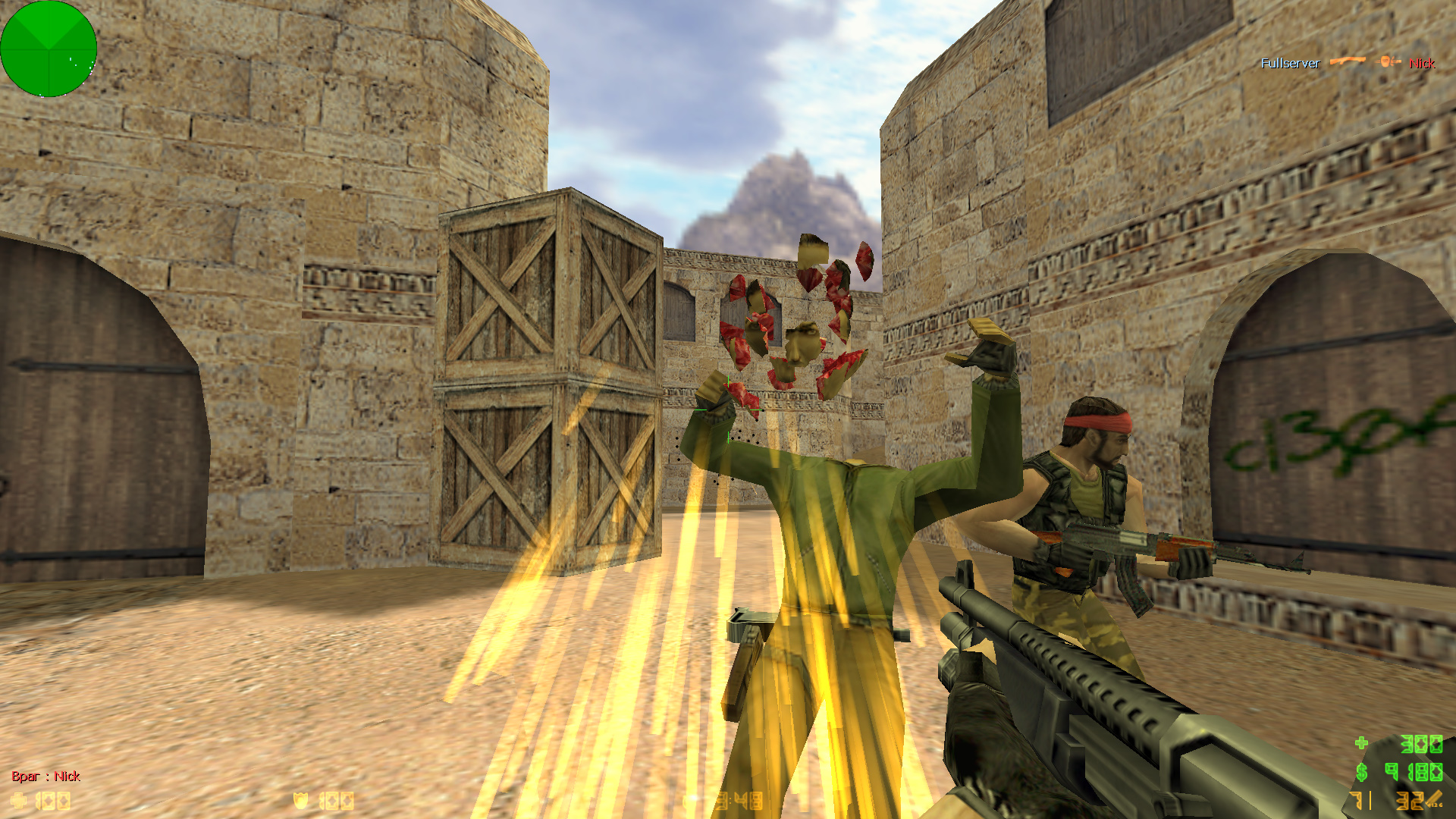
Task: Click the health cross icon
Action: pos(18,801)
